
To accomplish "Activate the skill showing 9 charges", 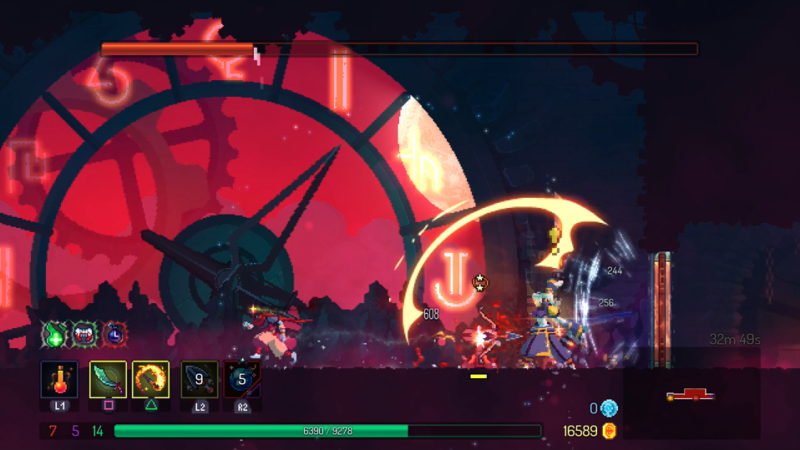I will (199, 380).
